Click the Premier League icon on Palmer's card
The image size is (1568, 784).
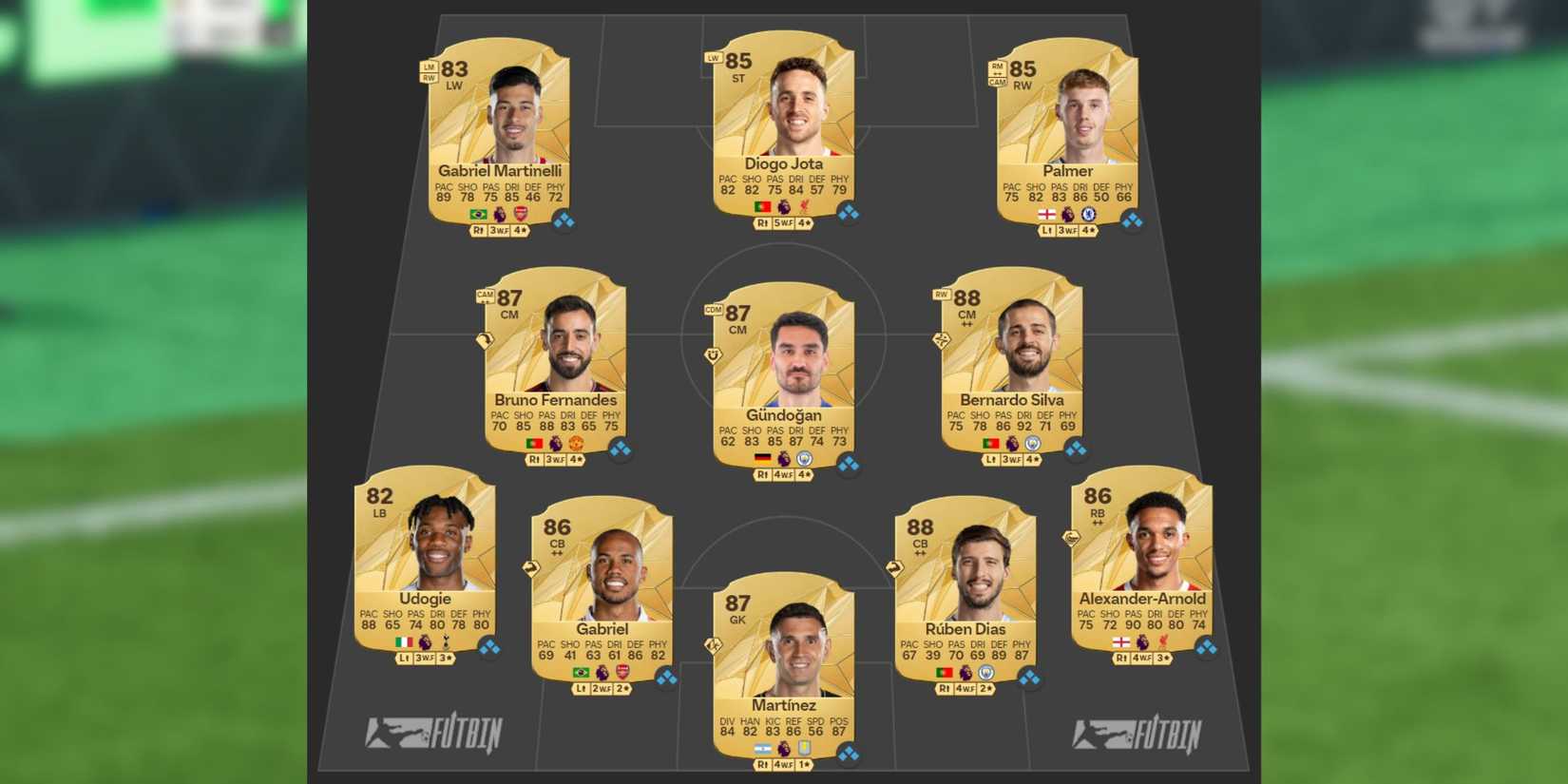coord(1068,214)
